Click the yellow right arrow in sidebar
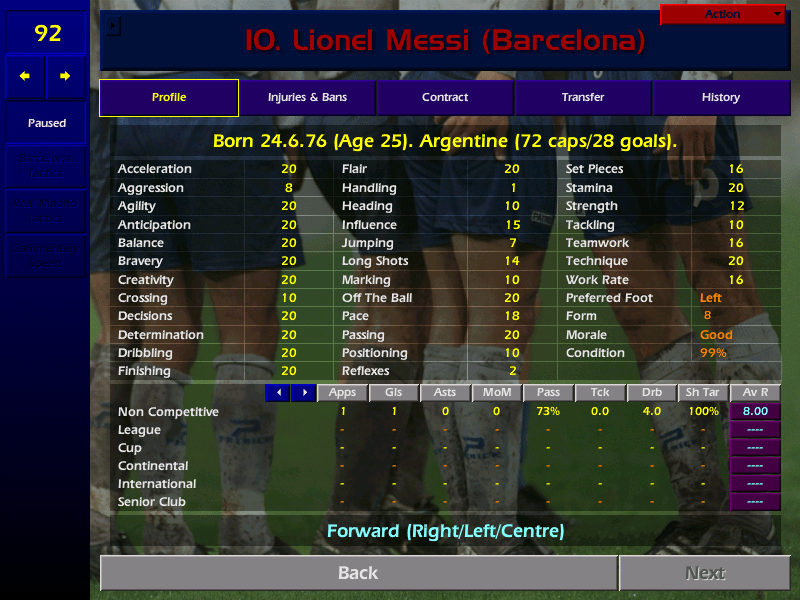The width and height of the screenshot is (800, 600). pos(65,76)
